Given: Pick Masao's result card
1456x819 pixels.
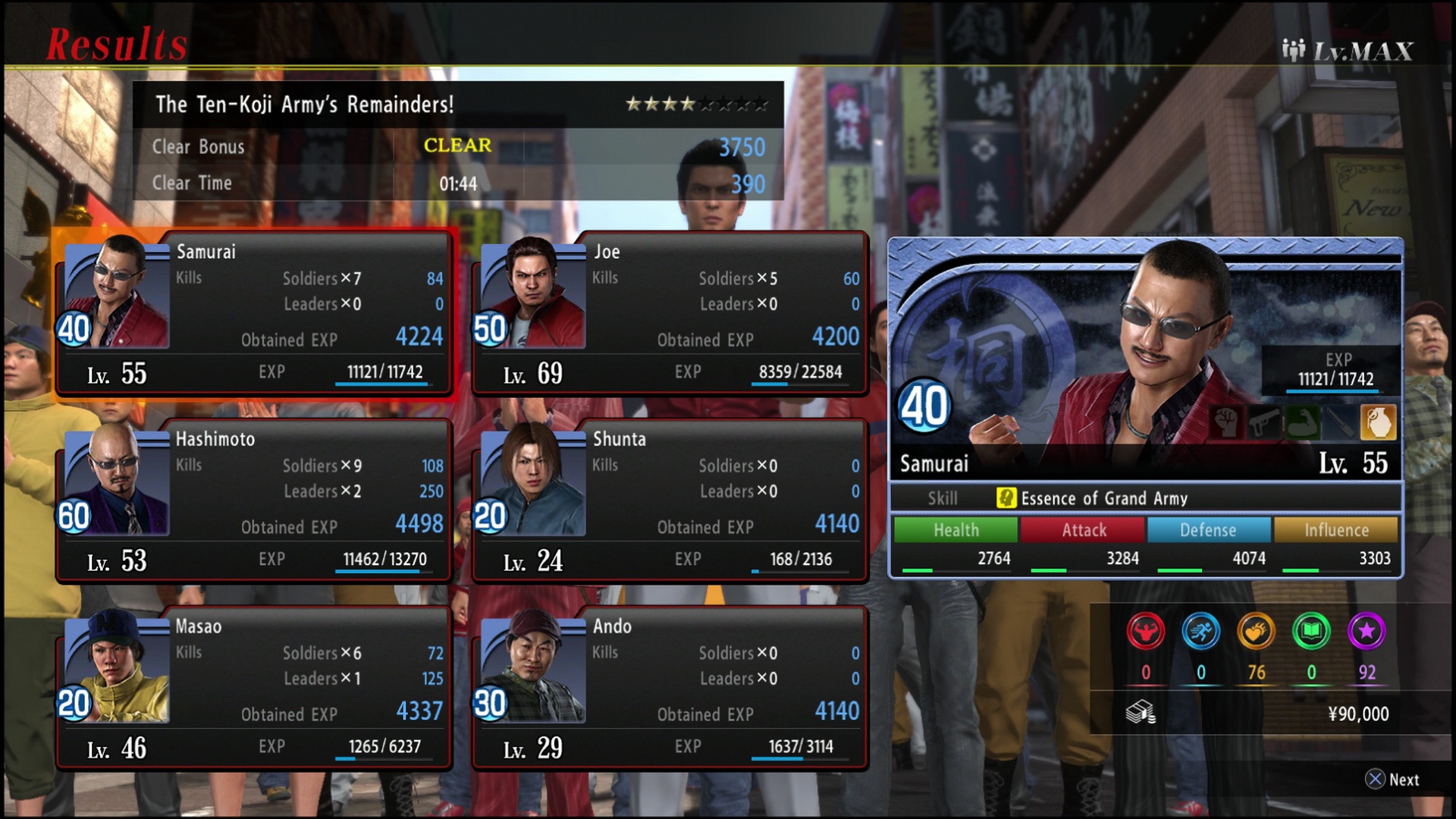Looking at the screenshot, I should pos(254,689).
